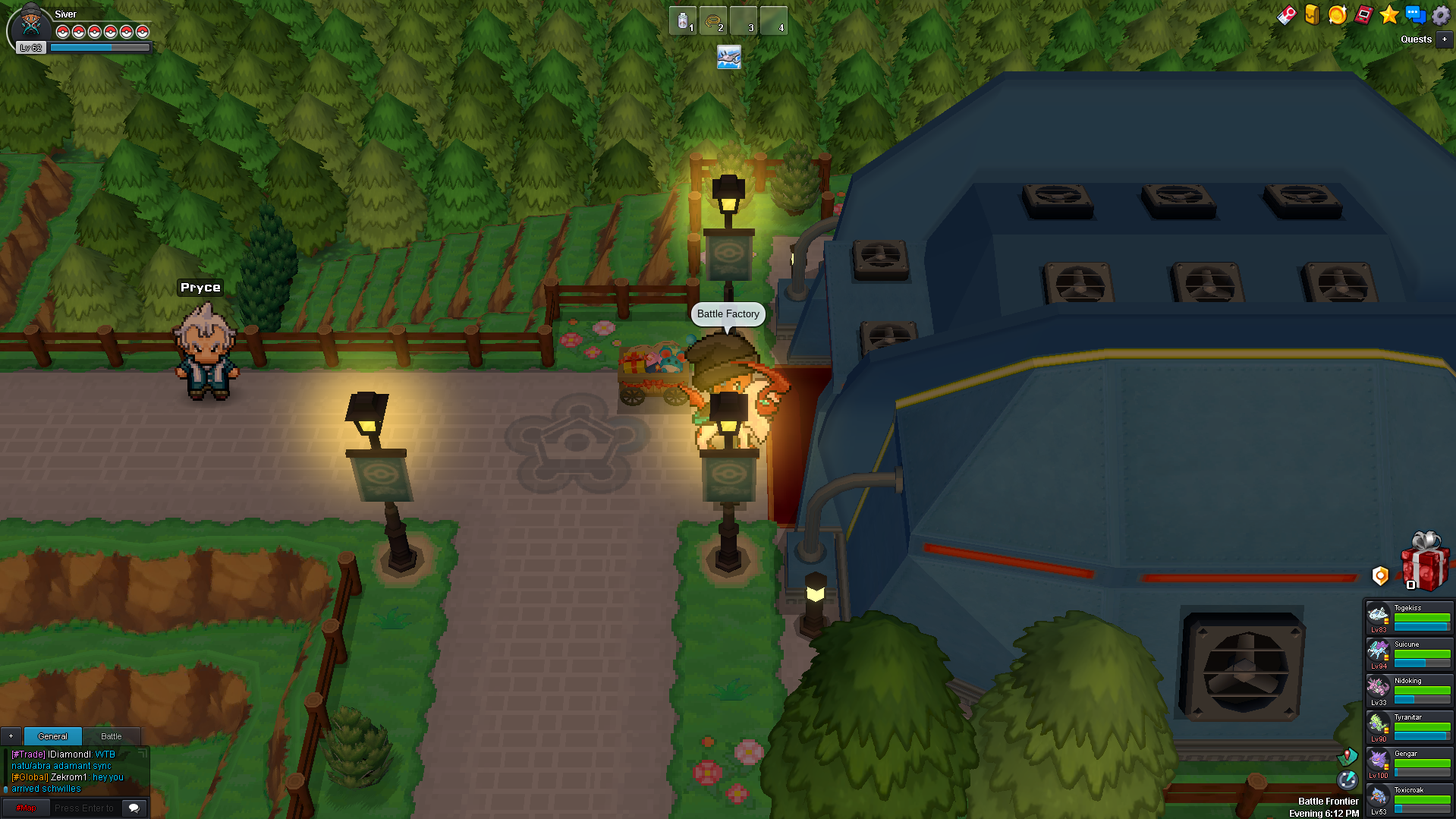The height and width of the screenshot is (819, 1456).
Task: Open the trainer card icon
Action: tap(1286, 15)
